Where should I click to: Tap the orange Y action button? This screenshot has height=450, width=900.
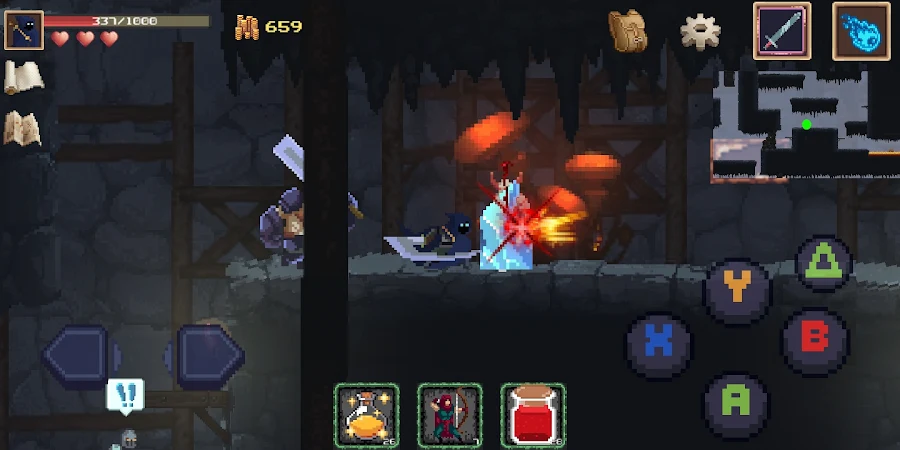click(737, 289)
